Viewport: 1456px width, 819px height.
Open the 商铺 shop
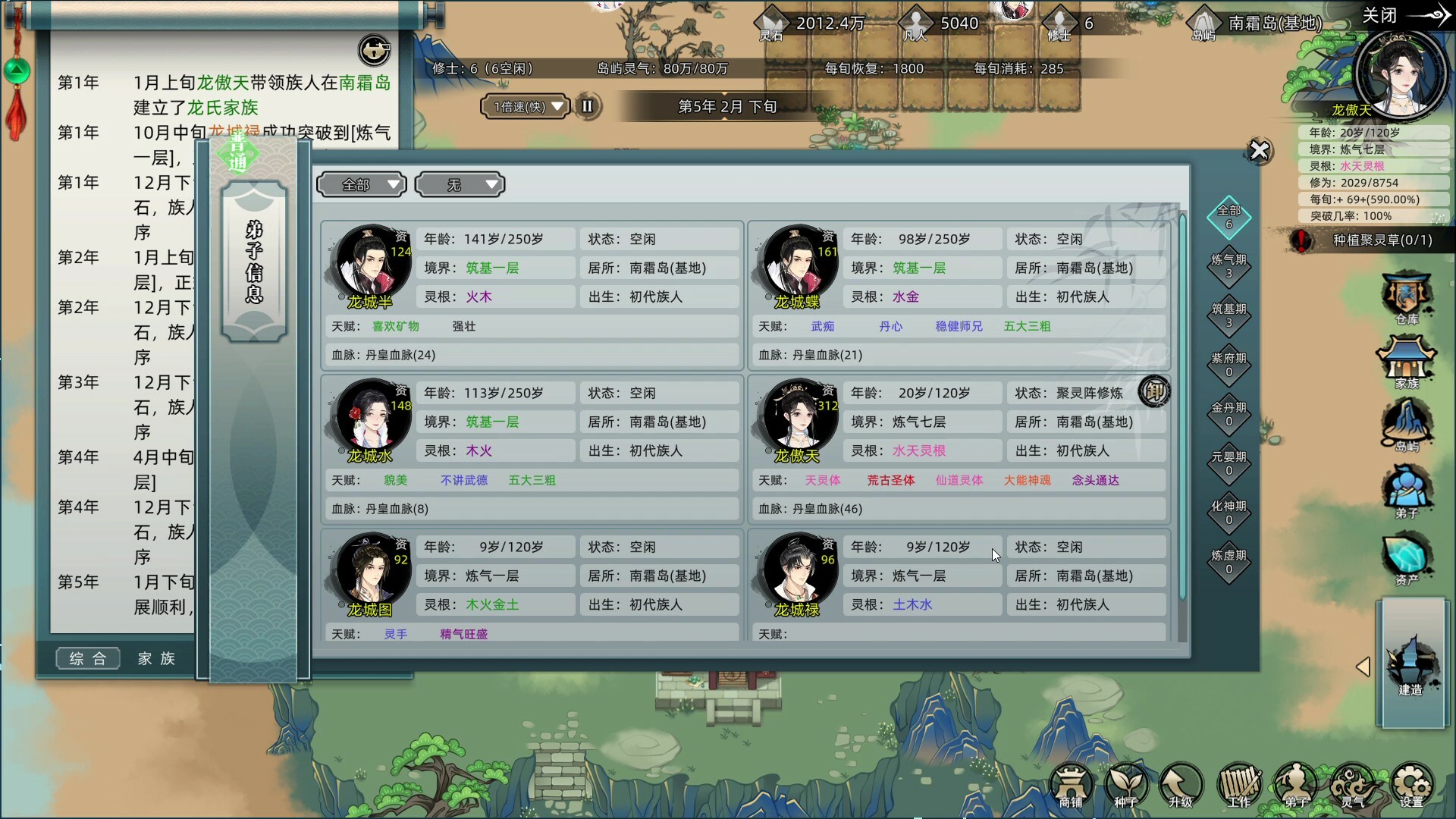pyautogui.click(x=1072, y=787)
